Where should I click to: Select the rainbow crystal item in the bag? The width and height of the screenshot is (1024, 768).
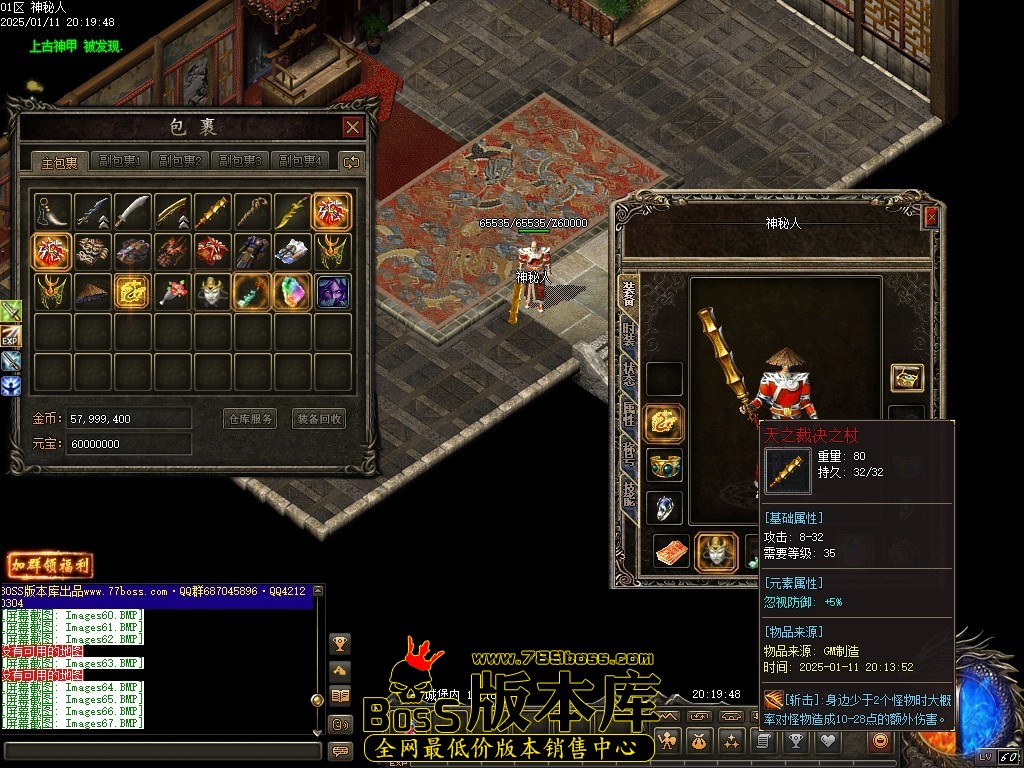pyautogui.click(x=292, y=291)
